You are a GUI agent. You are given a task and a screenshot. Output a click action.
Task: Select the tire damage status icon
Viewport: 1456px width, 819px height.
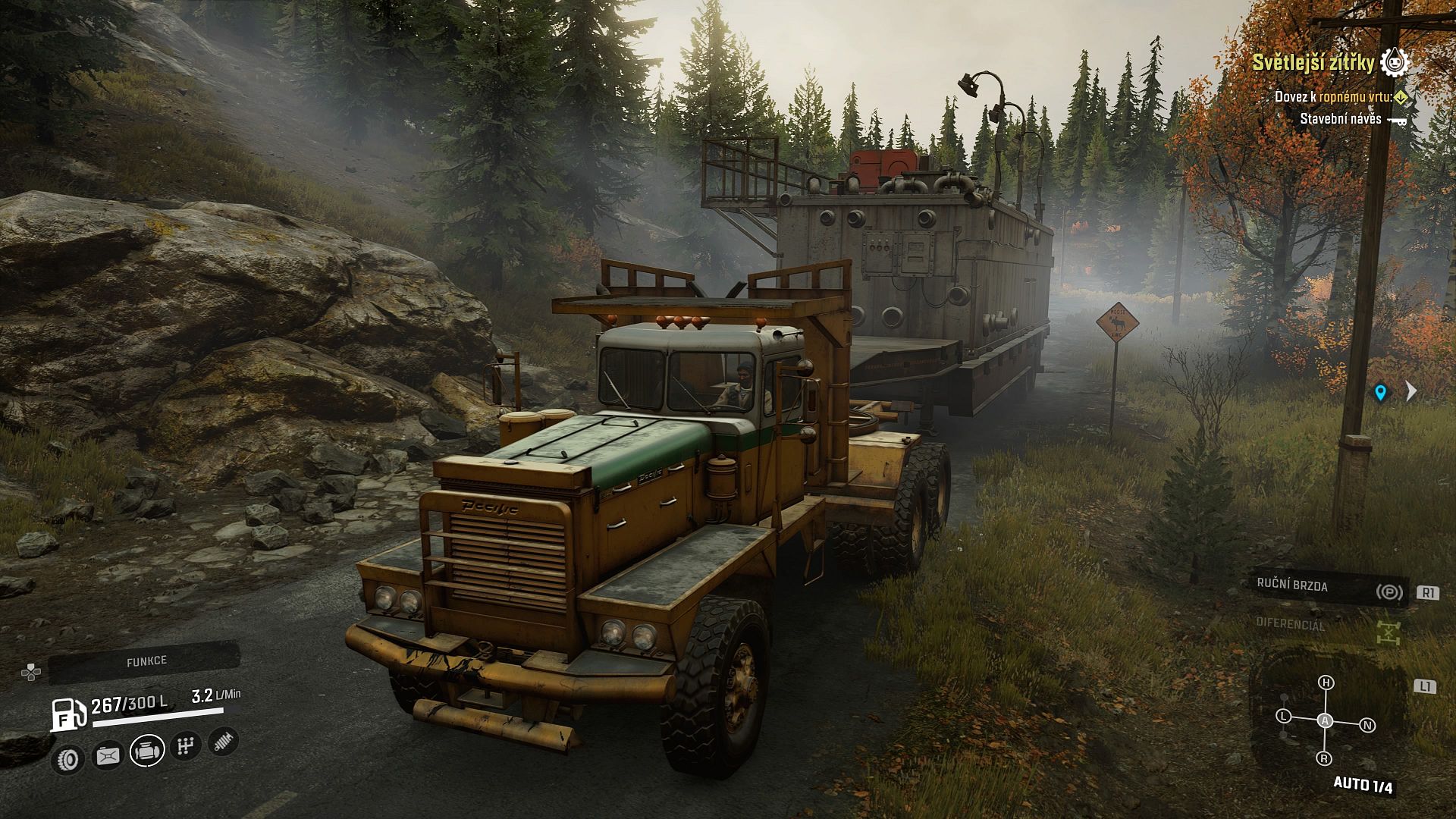click(69, 758)
